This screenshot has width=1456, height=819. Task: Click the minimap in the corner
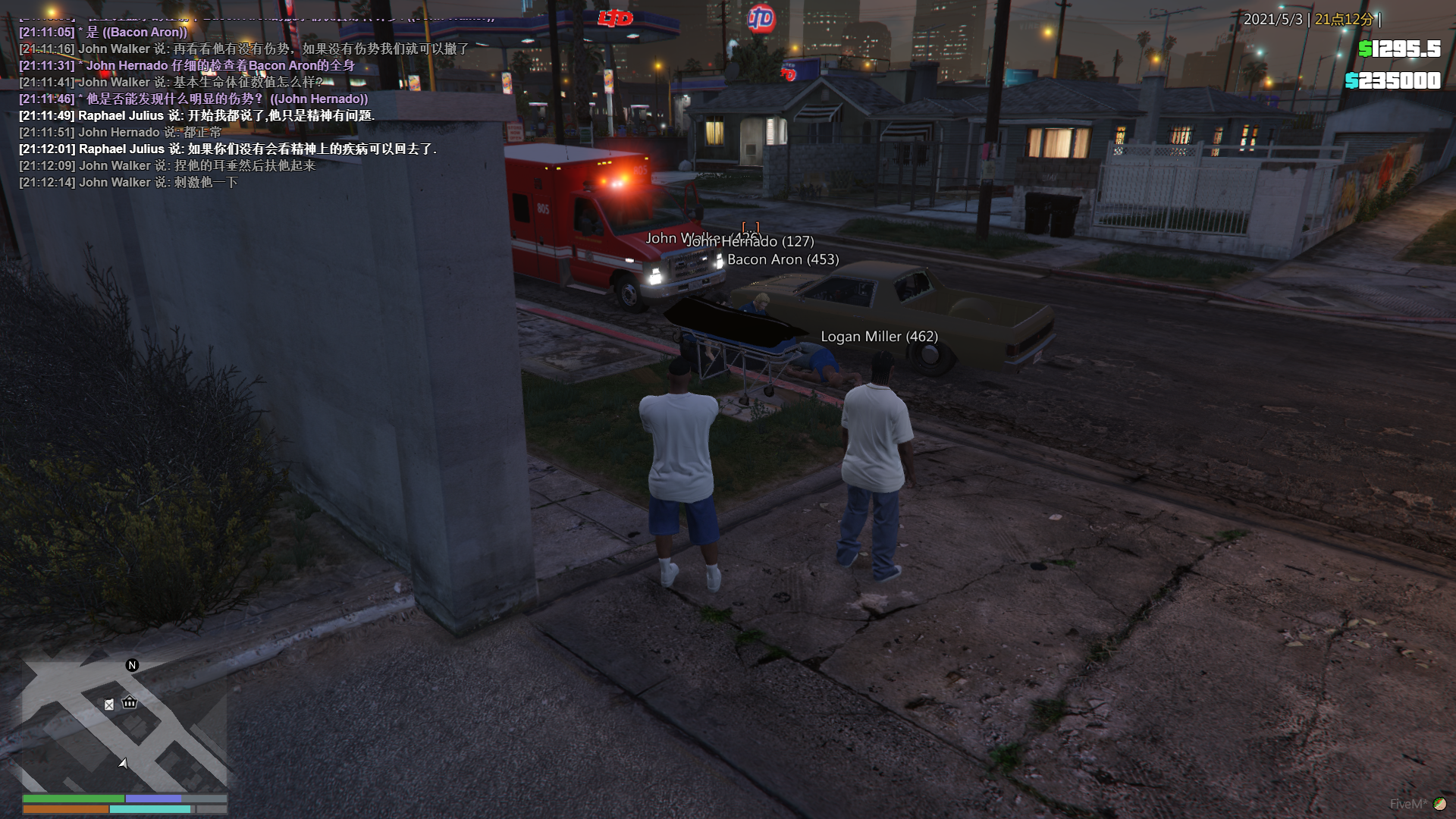pyautogui.click(x=124, y=726)
